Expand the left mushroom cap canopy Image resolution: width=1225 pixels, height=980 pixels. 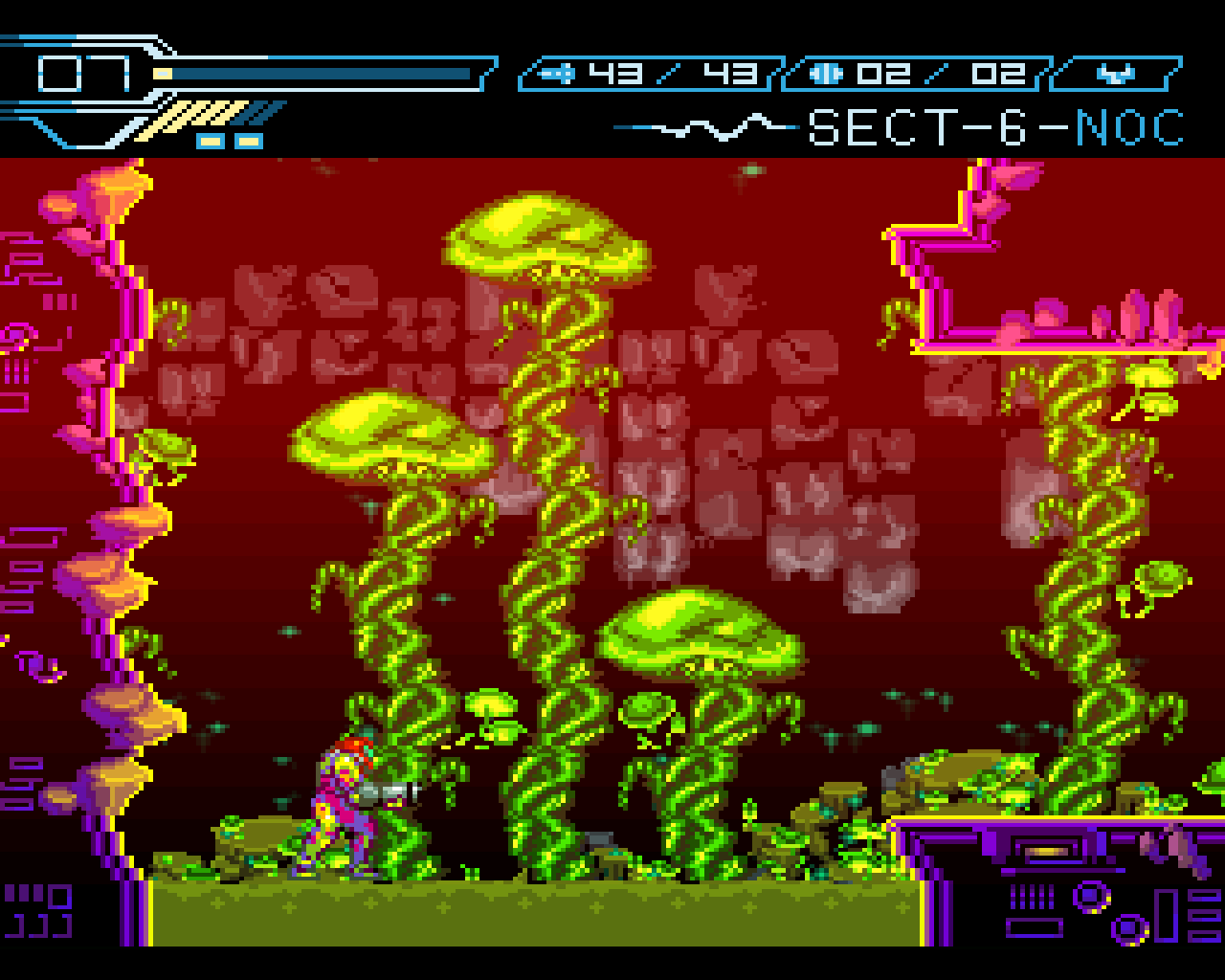tap(392, 435)
